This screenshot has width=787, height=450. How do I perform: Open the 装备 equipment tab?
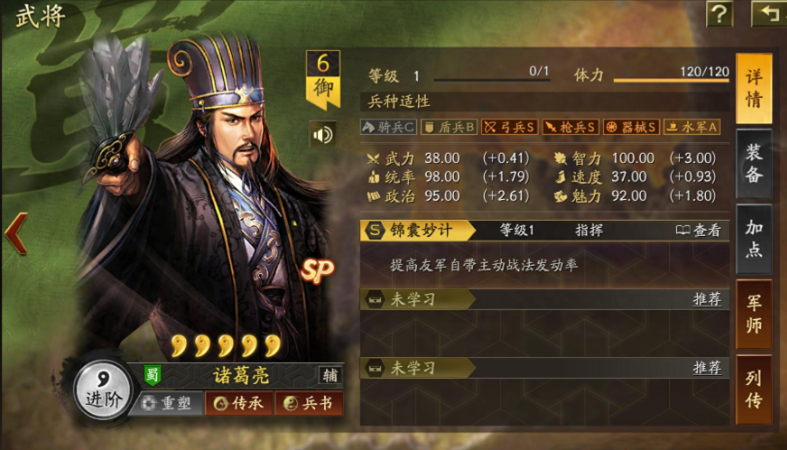click(754, 163)
